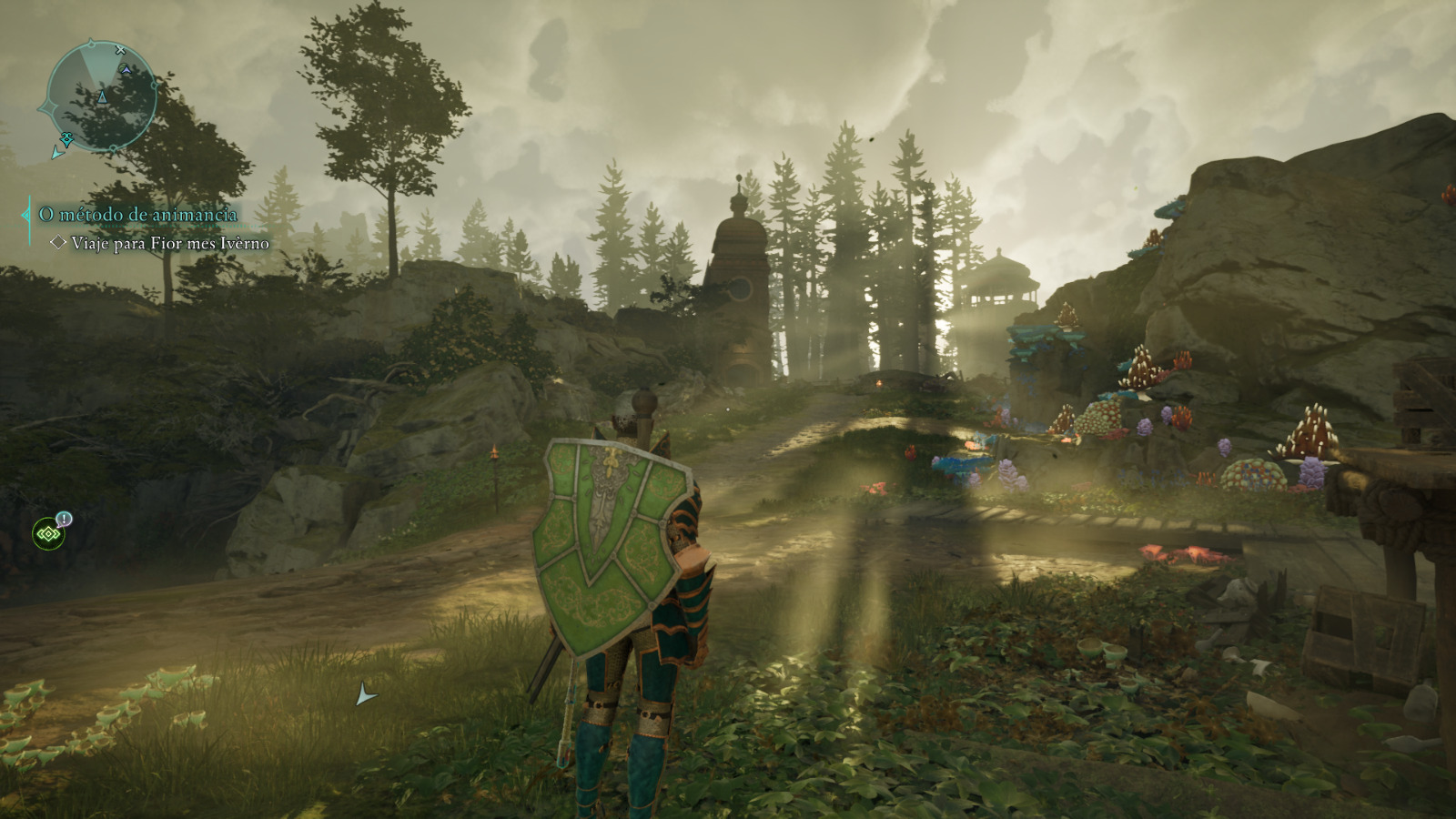Image resolution: width=1456 pixels, height=819 pixels.
Task: Open the circular minimap
Action: click(100, 96)
